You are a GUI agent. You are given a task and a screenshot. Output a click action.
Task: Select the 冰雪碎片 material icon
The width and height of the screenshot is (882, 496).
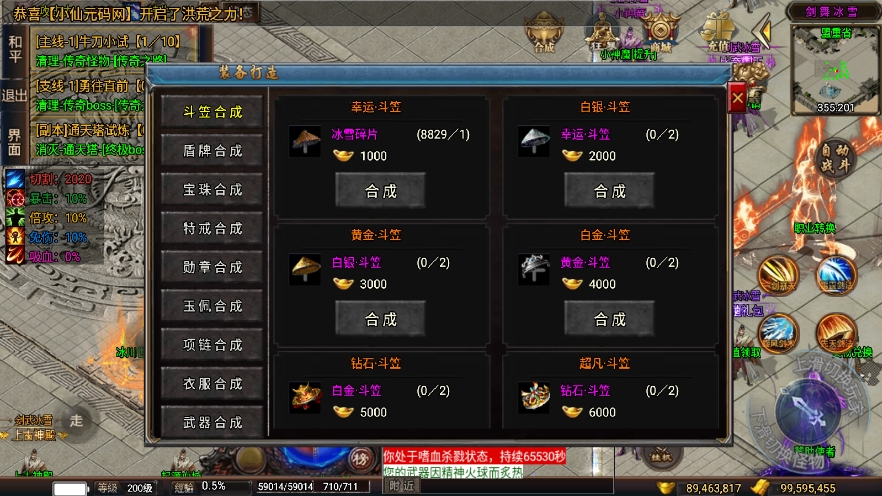(x=305, y=142)
